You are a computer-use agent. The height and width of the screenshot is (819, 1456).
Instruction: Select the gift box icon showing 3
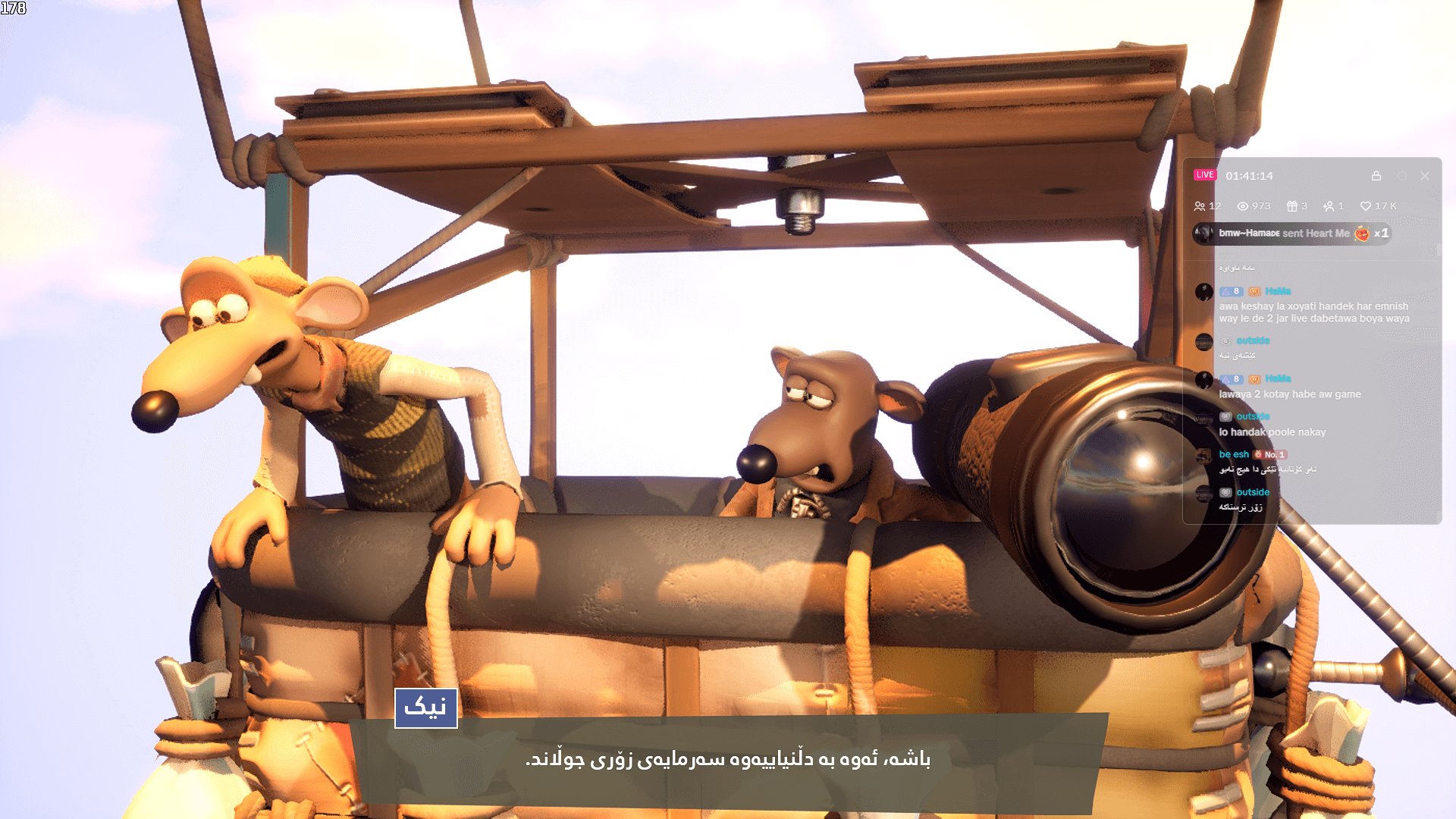pyautogui.click(x=1293, y=206)
